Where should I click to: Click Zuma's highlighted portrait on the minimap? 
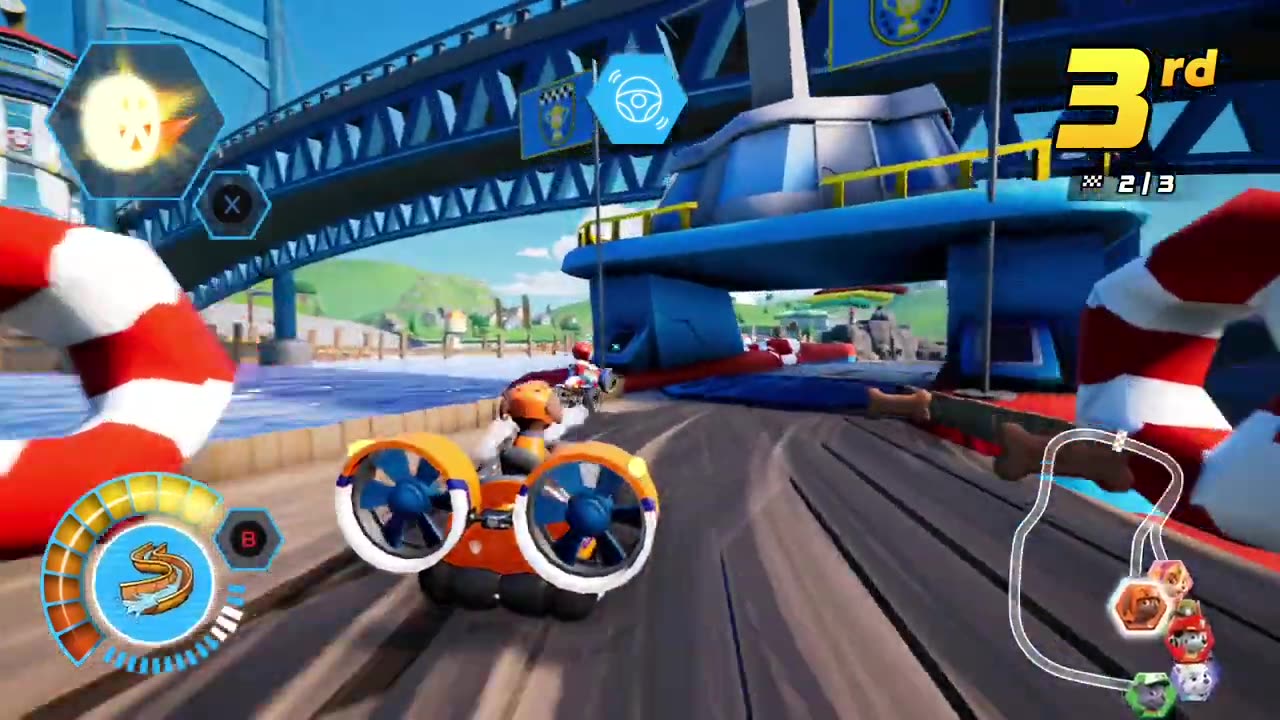1144,605
